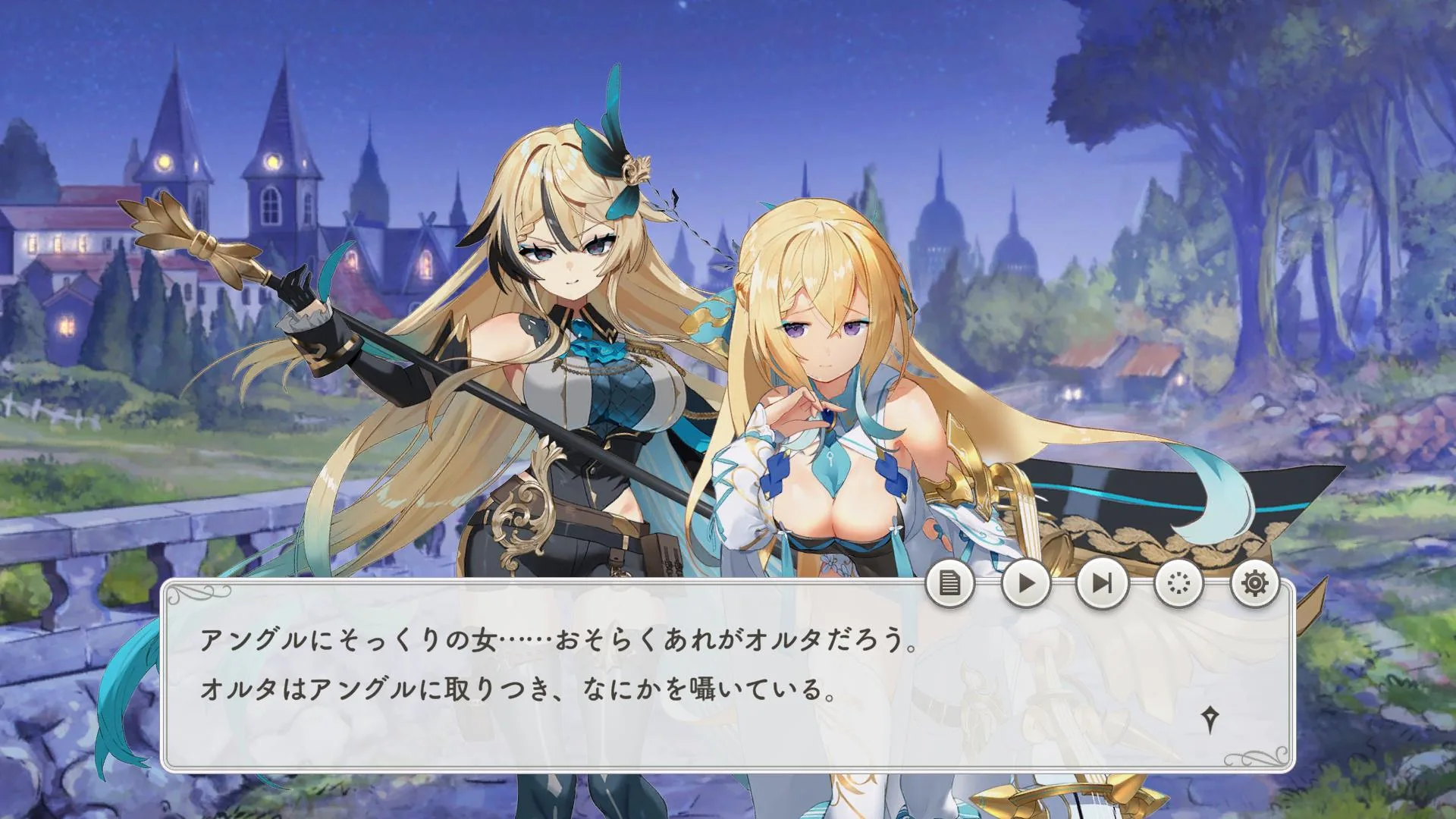
Task: Click the dotted circle button
Action: tap(1179, 583)
